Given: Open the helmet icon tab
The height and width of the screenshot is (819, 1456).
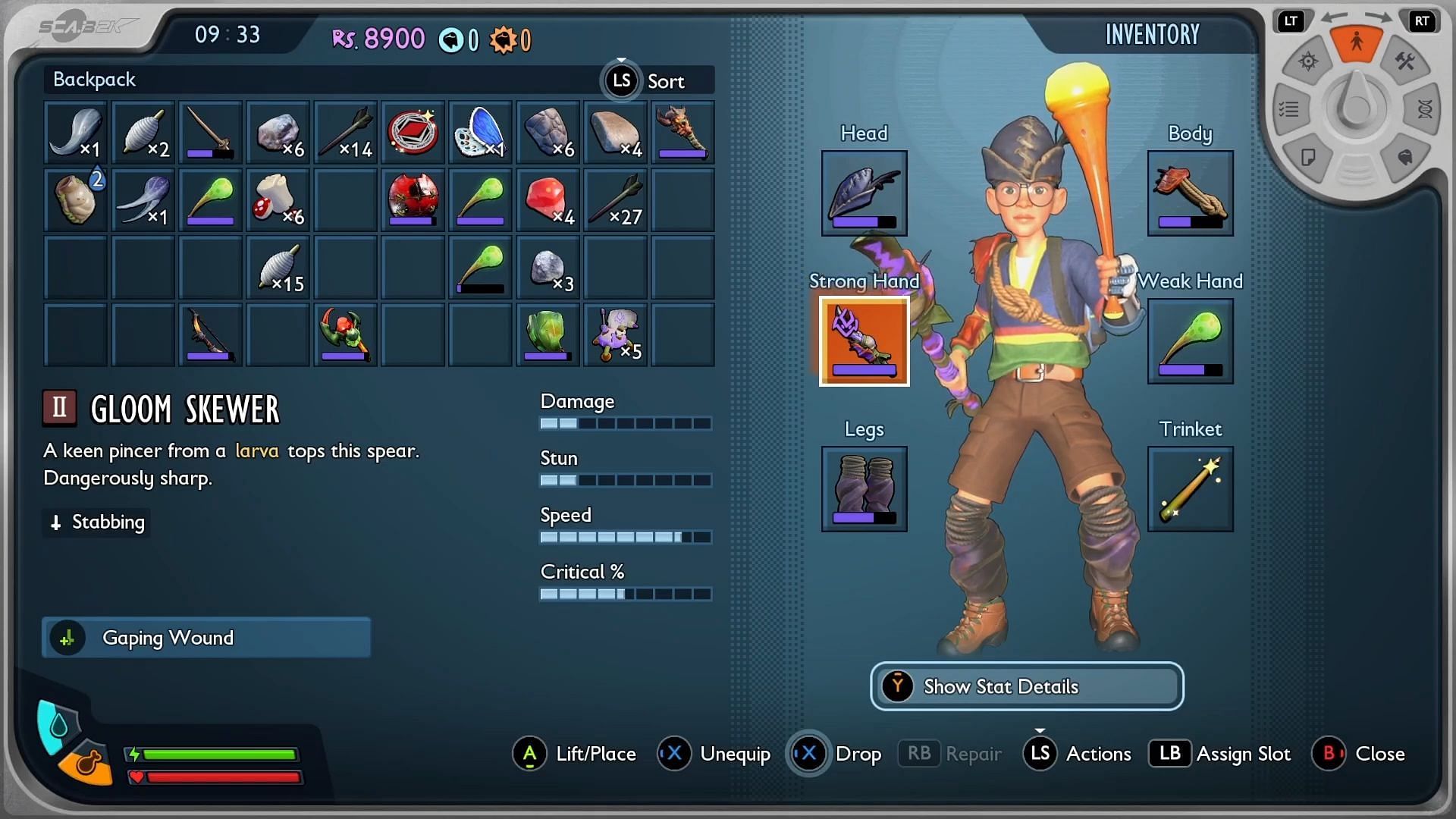Looking at the screenshot, I should point(1404,157).
